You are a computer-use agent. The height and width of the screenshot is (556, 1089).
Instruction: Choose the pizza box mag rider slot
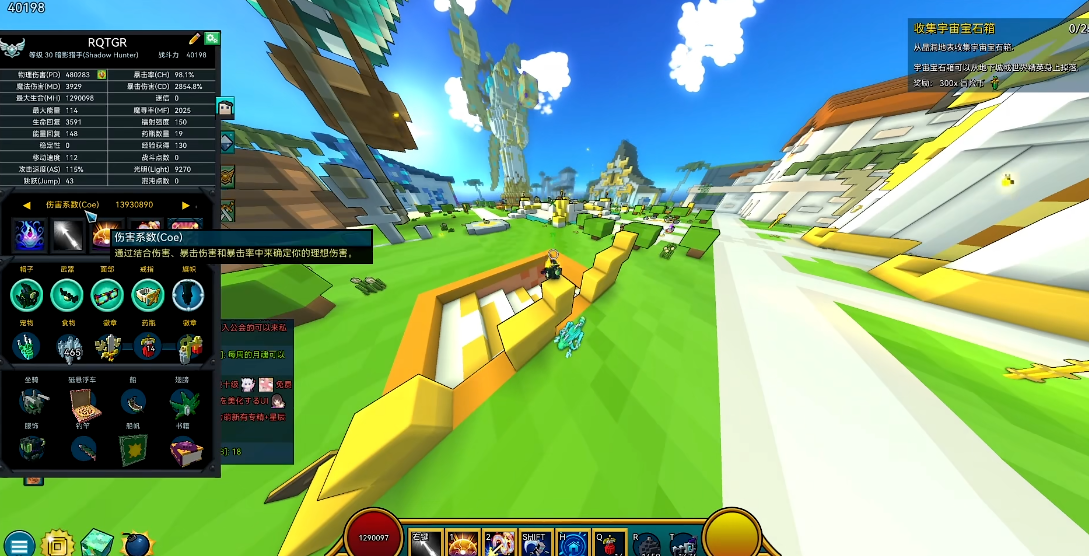[x=82, y=402]
